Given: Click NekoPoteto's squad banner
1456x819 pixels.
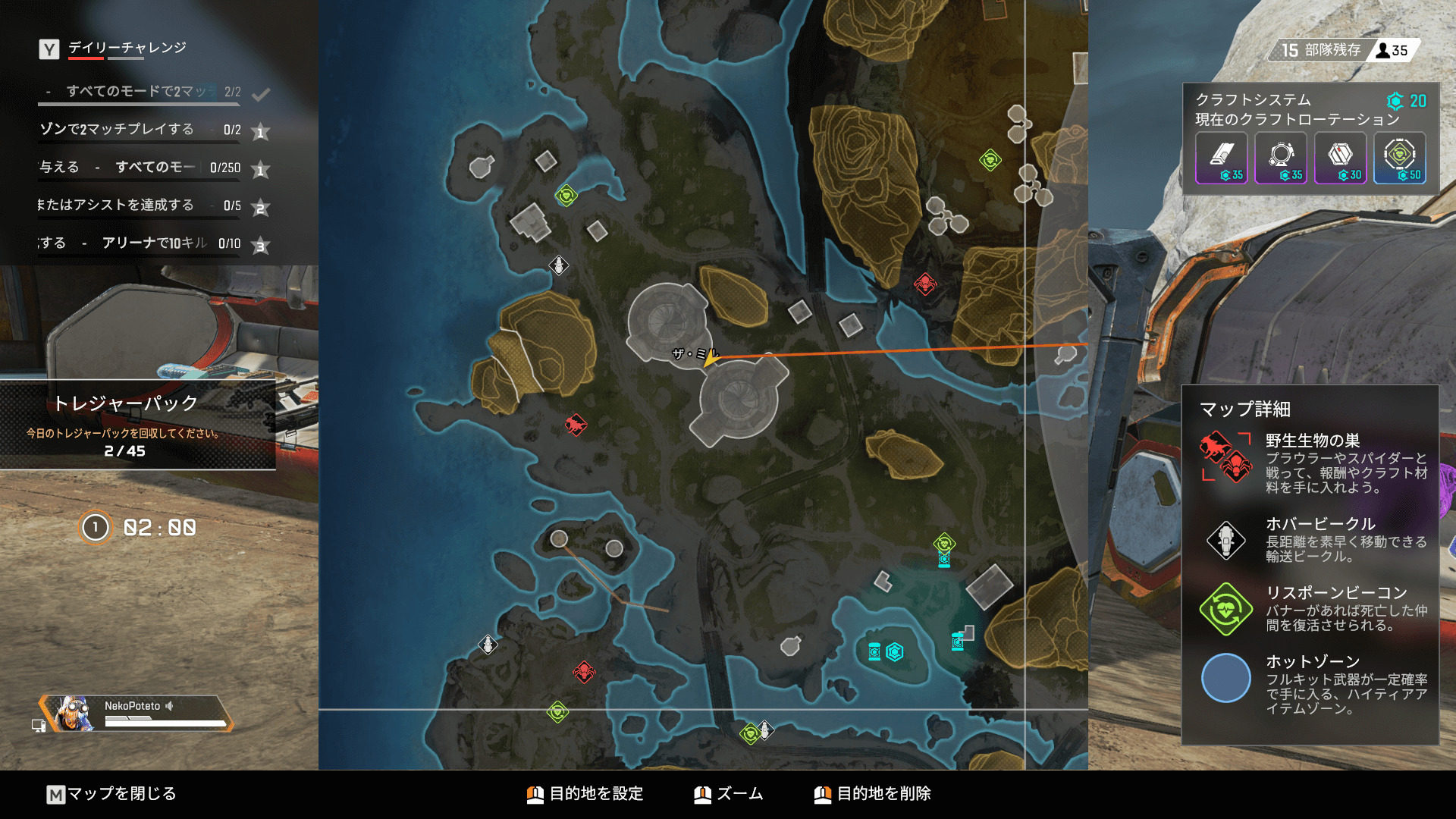Looking at the screenshot, I should 136,713.
